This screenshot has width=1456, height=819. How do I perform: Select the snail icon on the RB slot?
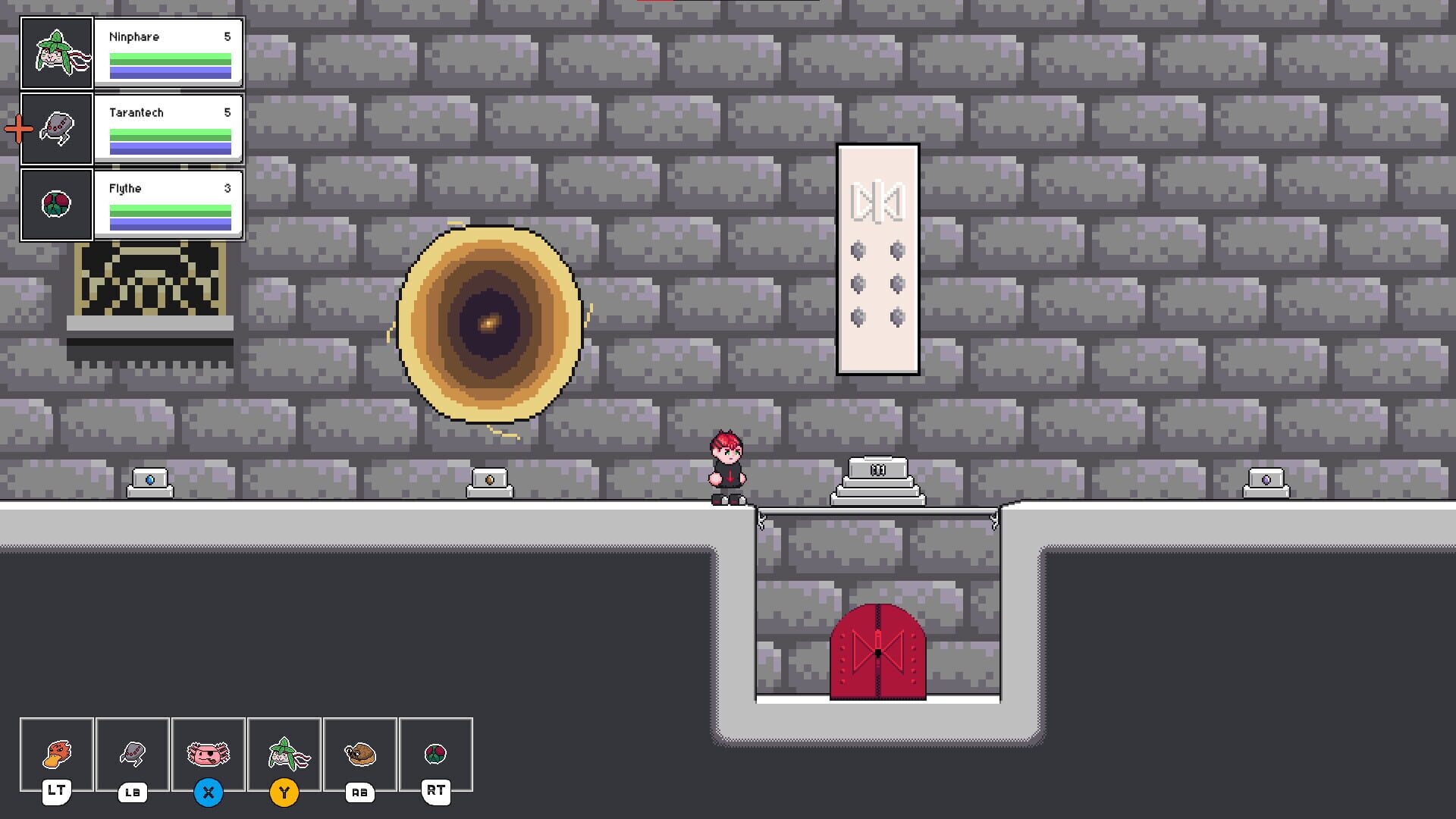[x=360, y=754]
